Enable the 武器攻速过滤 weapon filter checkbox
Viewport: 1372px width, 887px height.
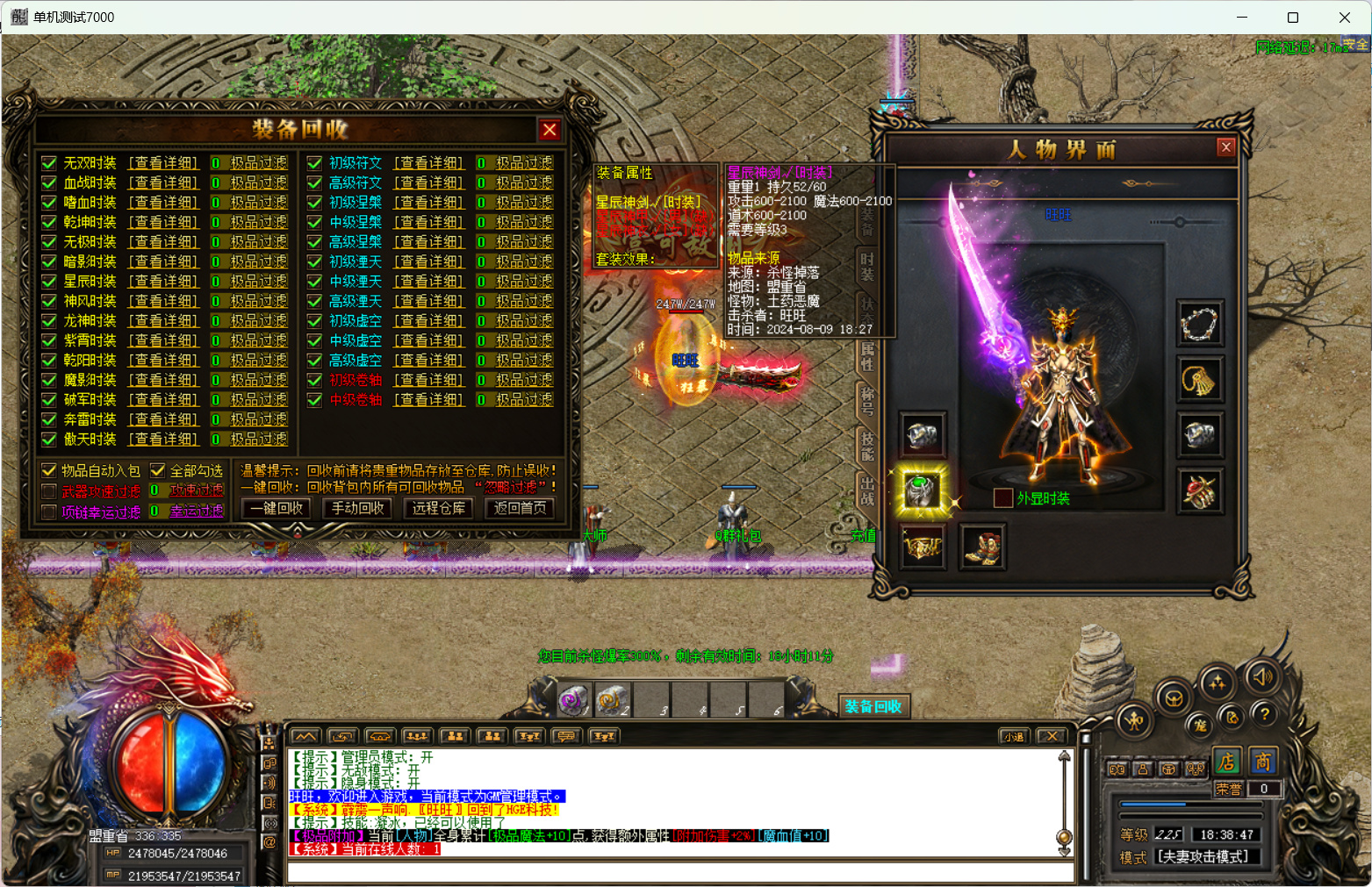coord(49,491)
